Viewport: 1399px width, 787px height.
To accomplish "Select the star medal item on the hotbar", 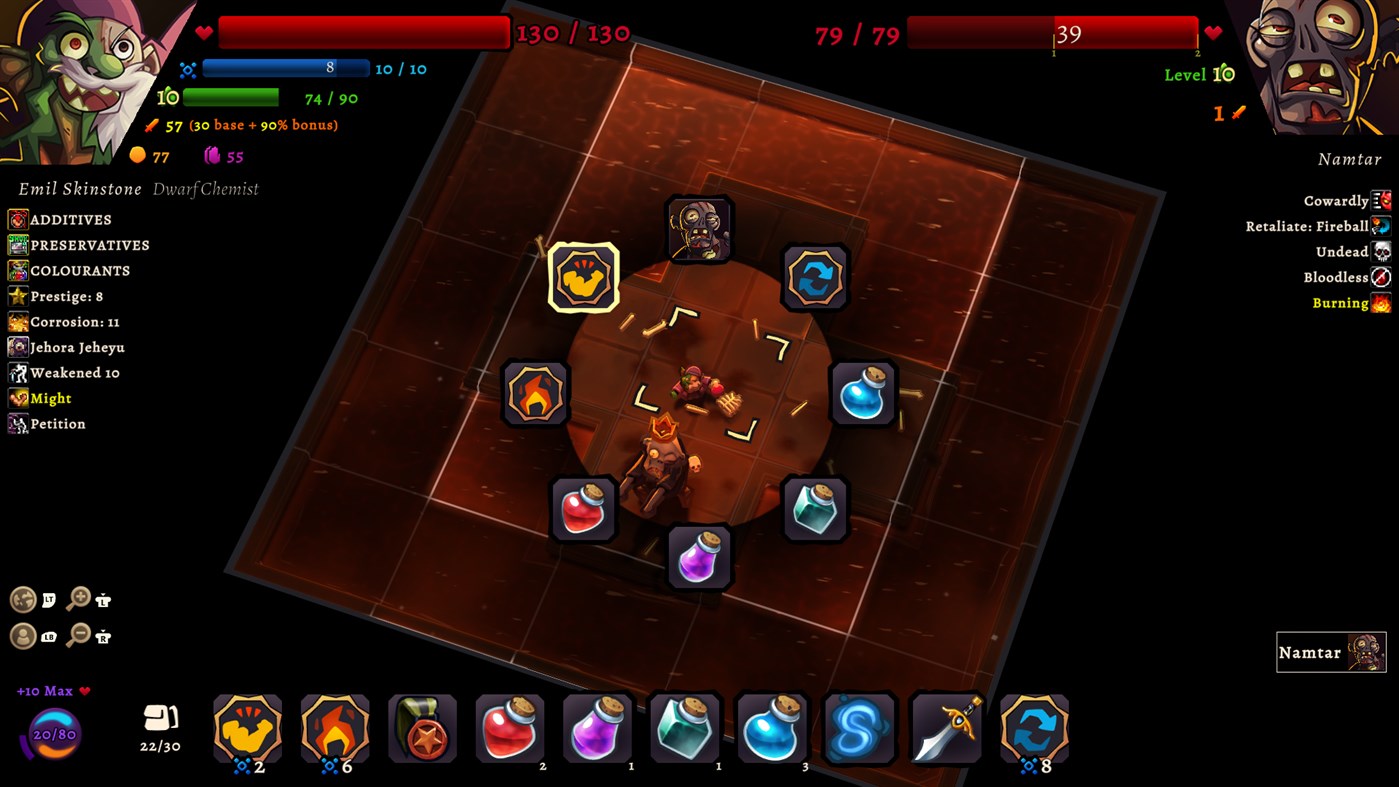I will point(422,730).
